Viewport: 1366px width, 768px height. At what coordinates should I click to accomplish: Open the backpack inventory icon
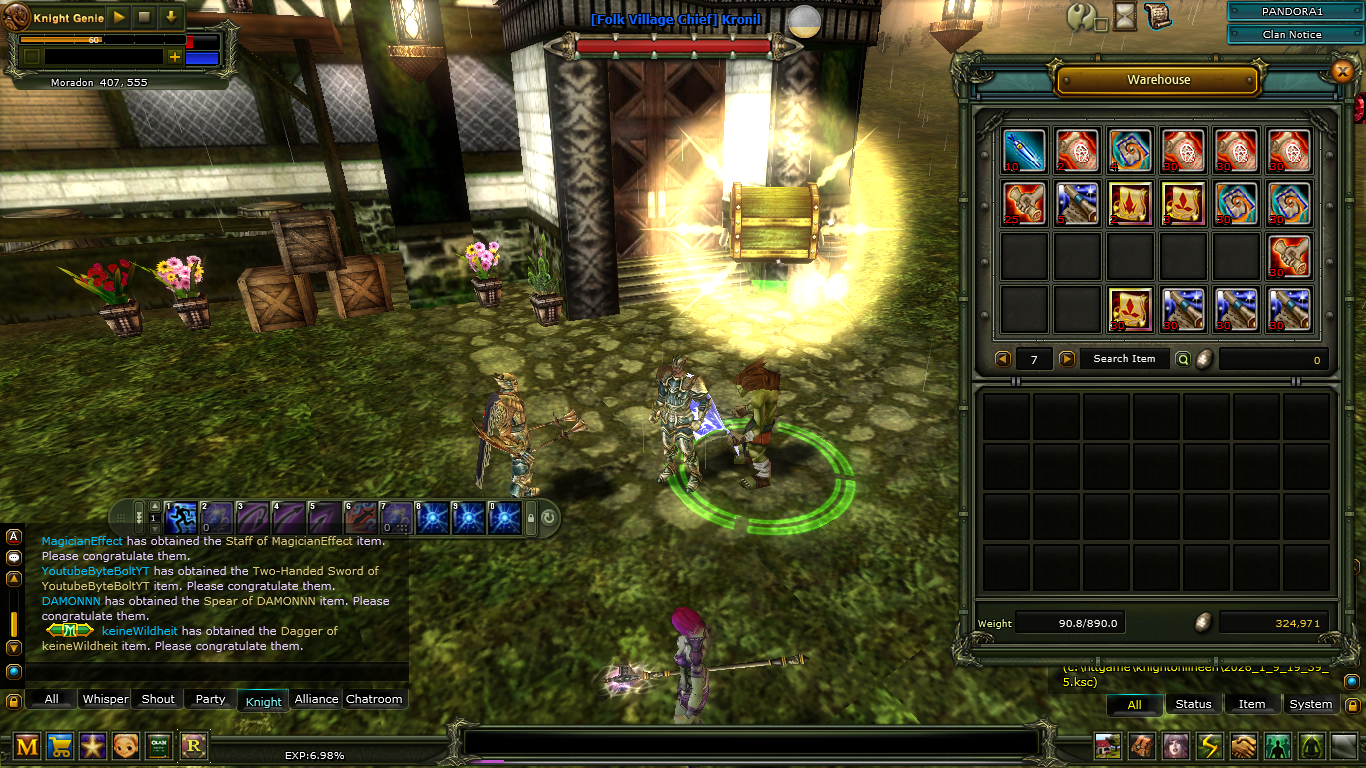click(x=1141, y=745)
